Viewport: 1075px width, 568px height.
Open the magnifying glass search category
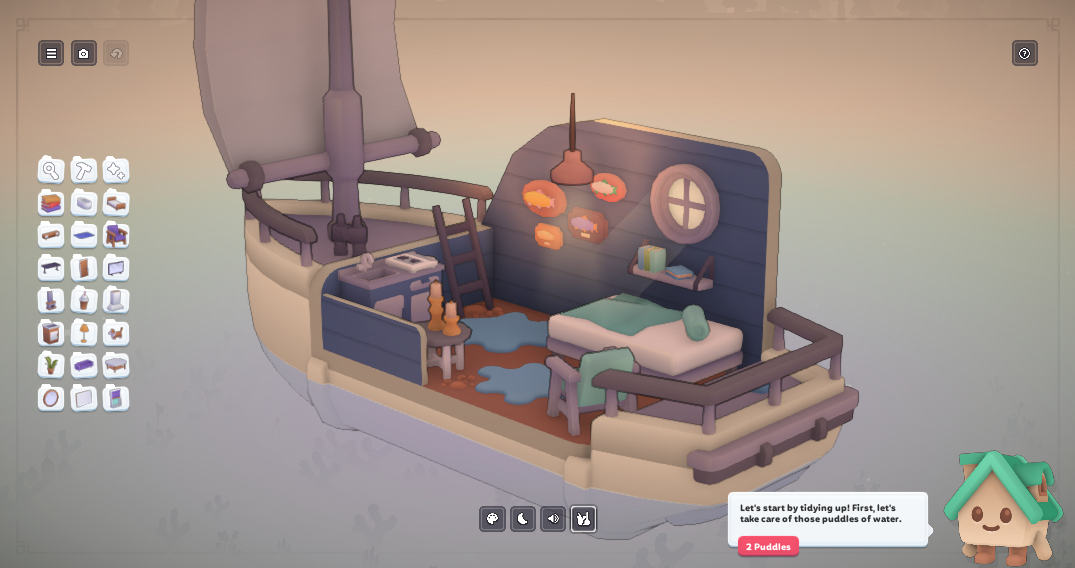coord(51,170)
